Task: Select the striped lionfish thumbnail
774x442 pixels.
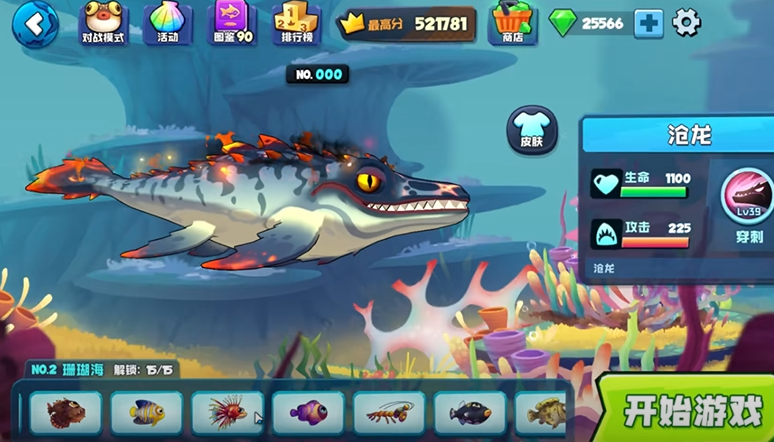Action: pyautogui.click(x=227, y=412)
